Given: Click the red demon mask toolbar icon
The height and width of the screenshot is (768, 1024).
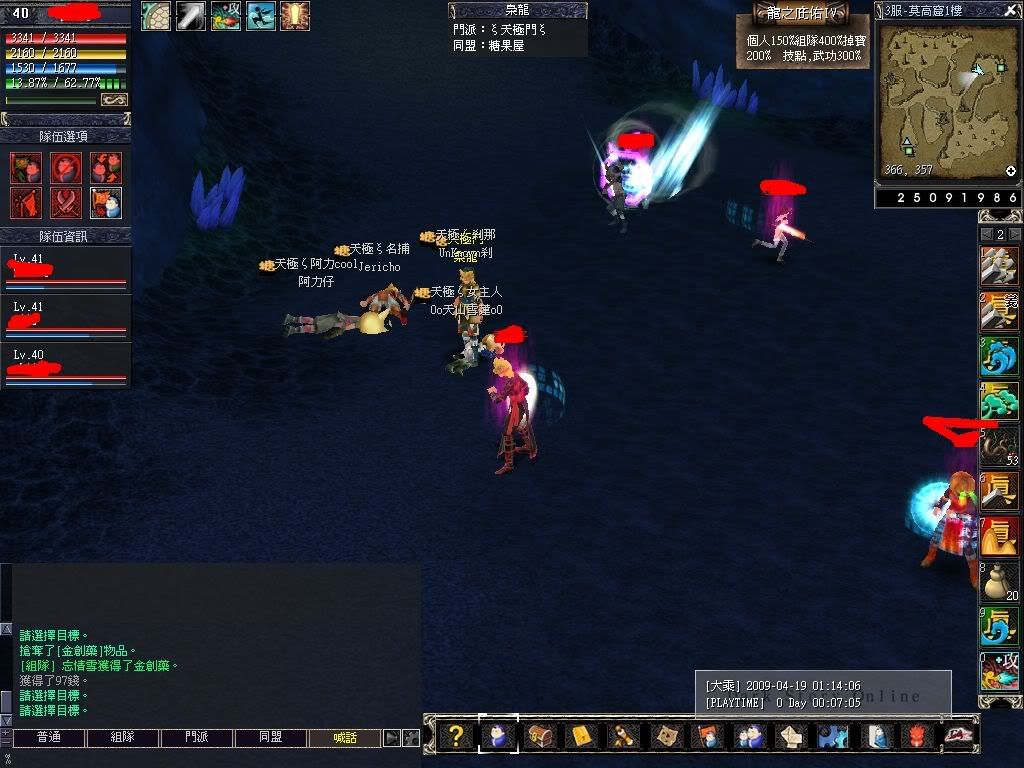Looking at the screenshot, I should click(x=917, y=737).
